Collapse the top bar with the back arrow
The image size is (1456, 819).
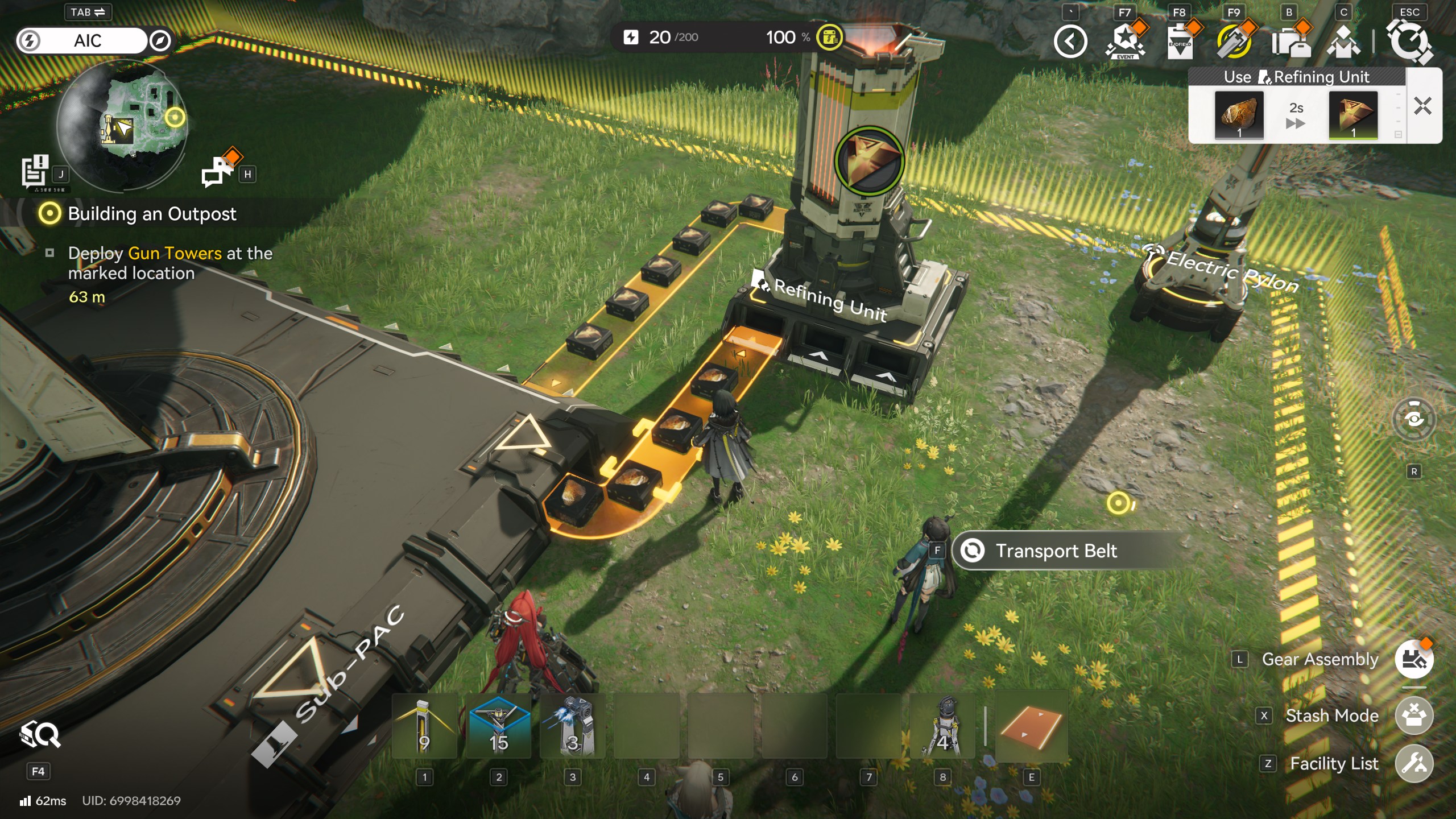[x=1070, y=42]
